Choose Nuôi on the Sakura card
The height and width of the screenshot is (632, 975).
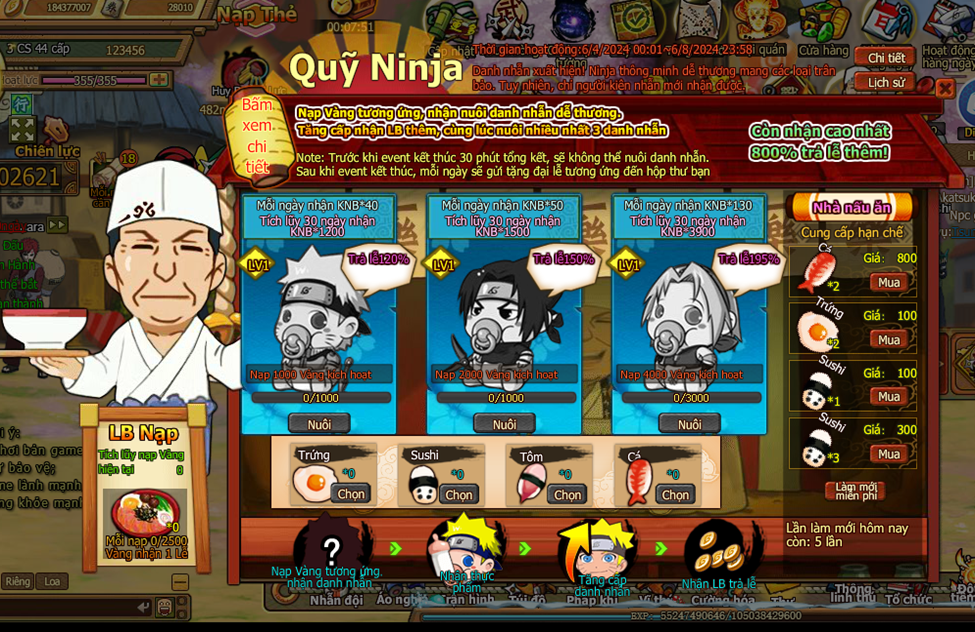pyautogui.click(x=689, y=424)
